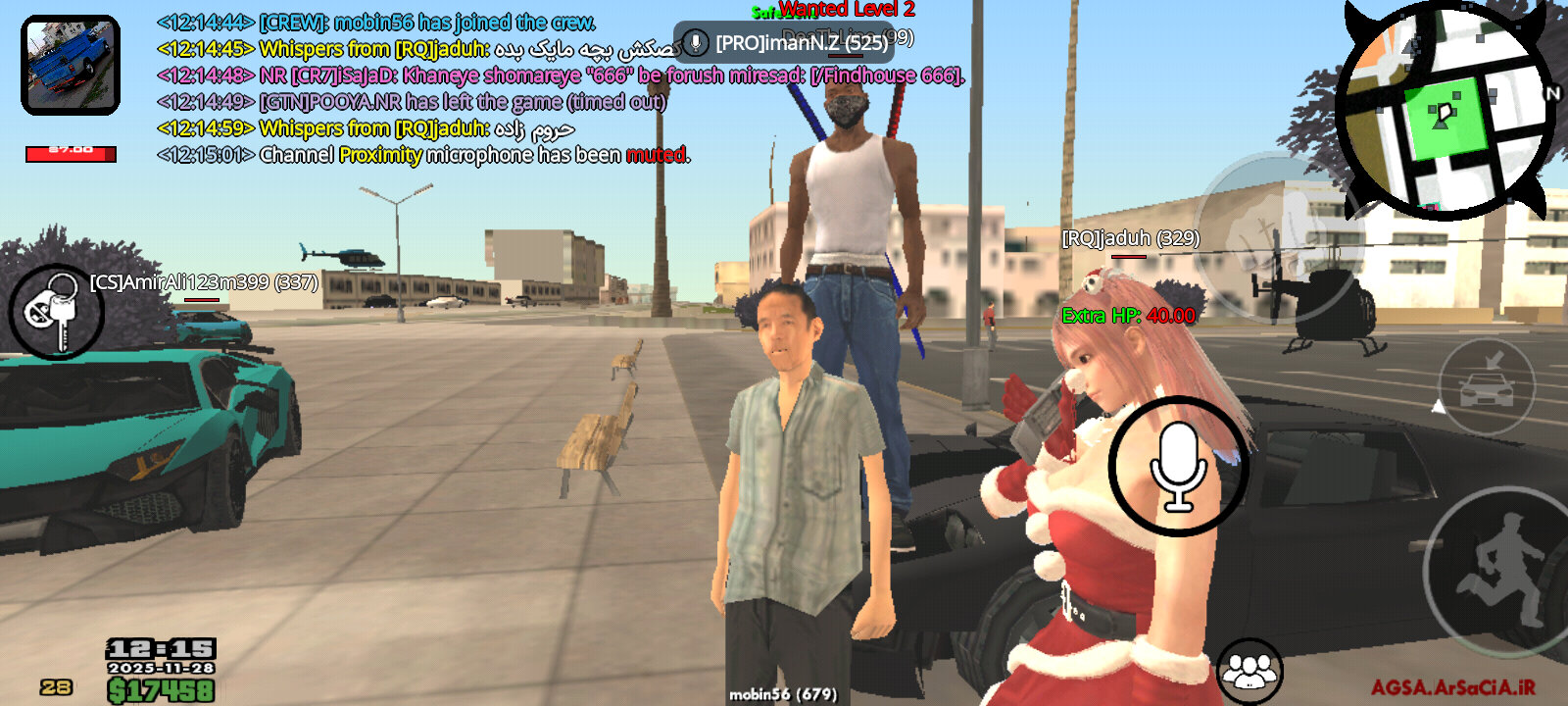This screenshot has width=1568, height=706.
Task: Open the radar minimap
Action: pyautogui.click(x=1445, y=110)
